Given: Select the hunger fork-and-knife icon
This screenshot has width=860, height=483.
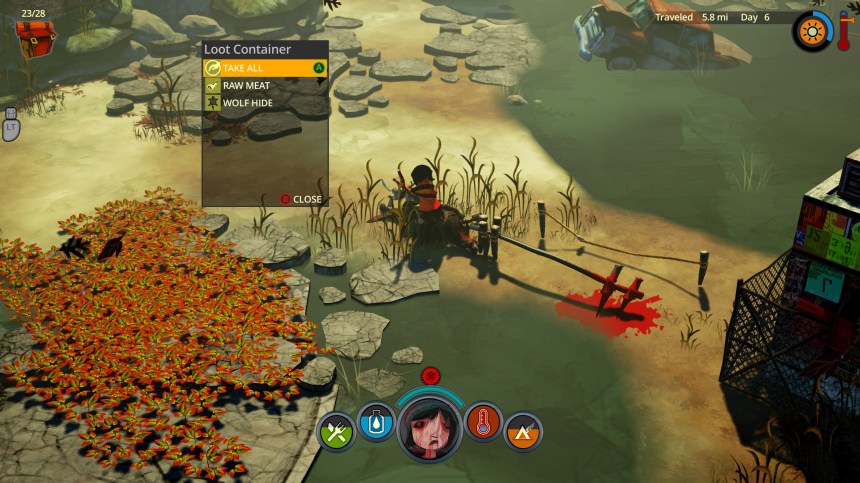Looking at the screenshot, I should pyautogui.click(x=336, y=431).
